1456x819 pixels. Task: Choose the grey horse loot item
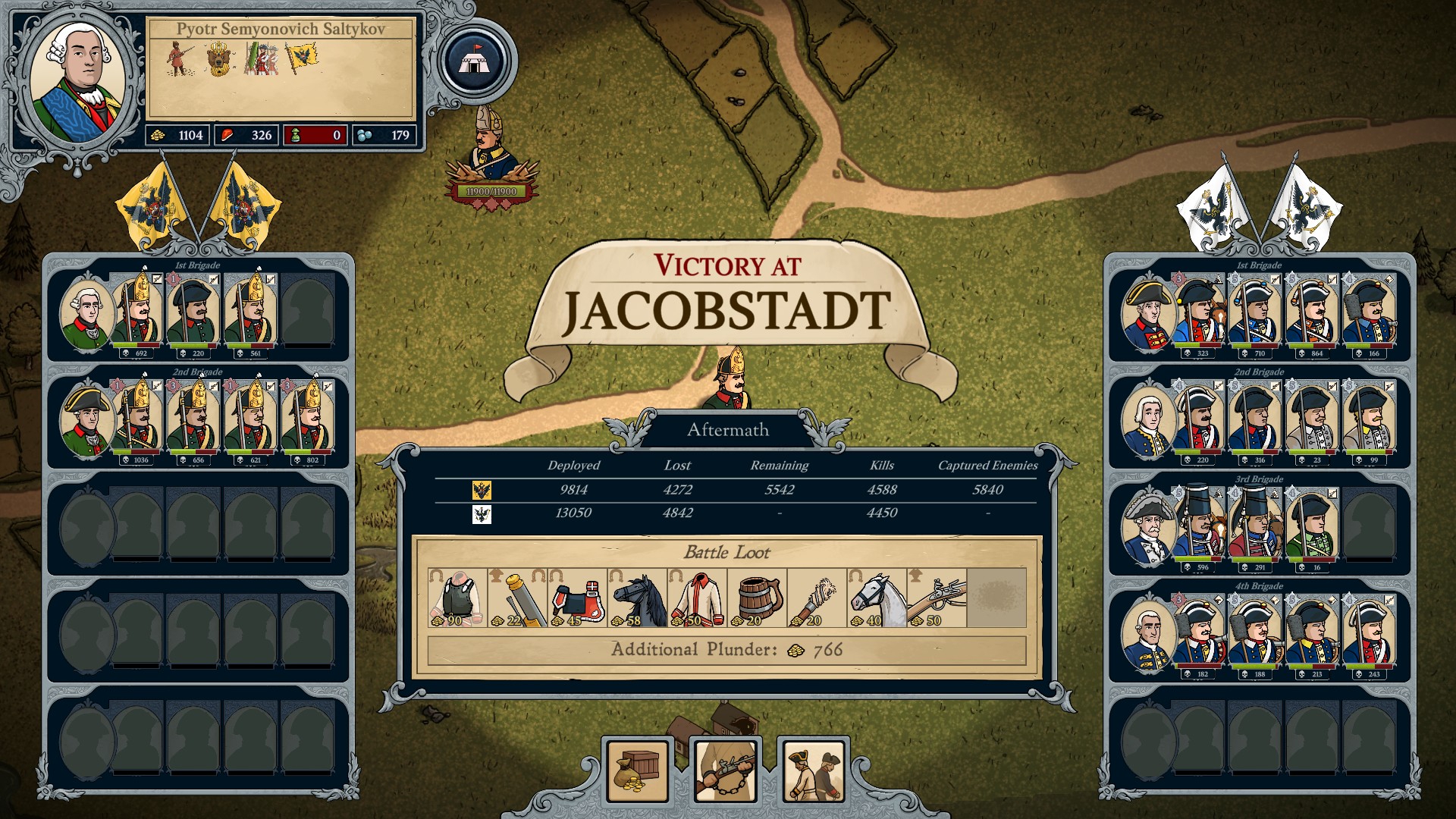pos(877,598)
